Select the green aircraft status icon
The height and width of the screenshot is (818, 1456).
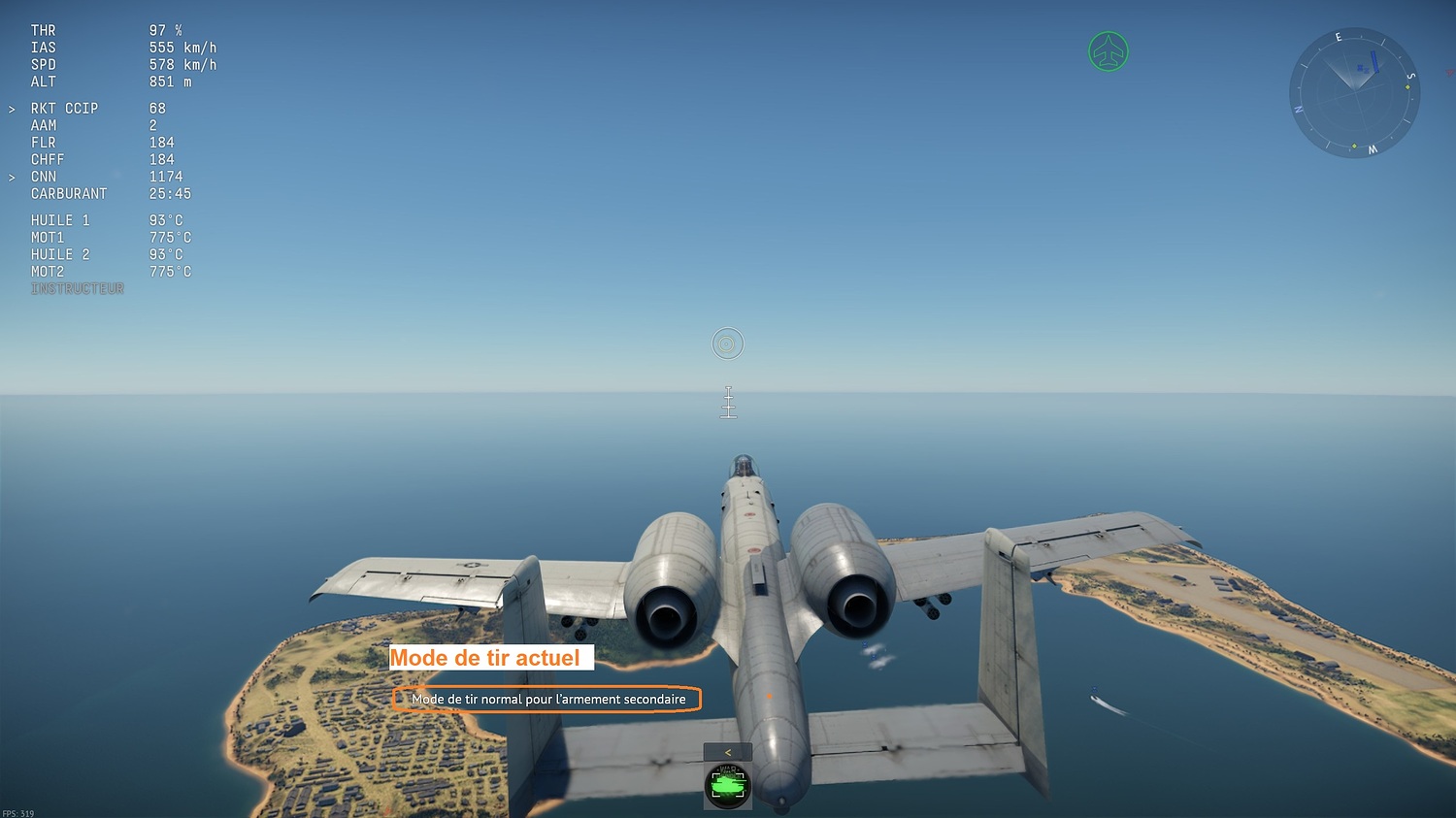[1107, 52]
